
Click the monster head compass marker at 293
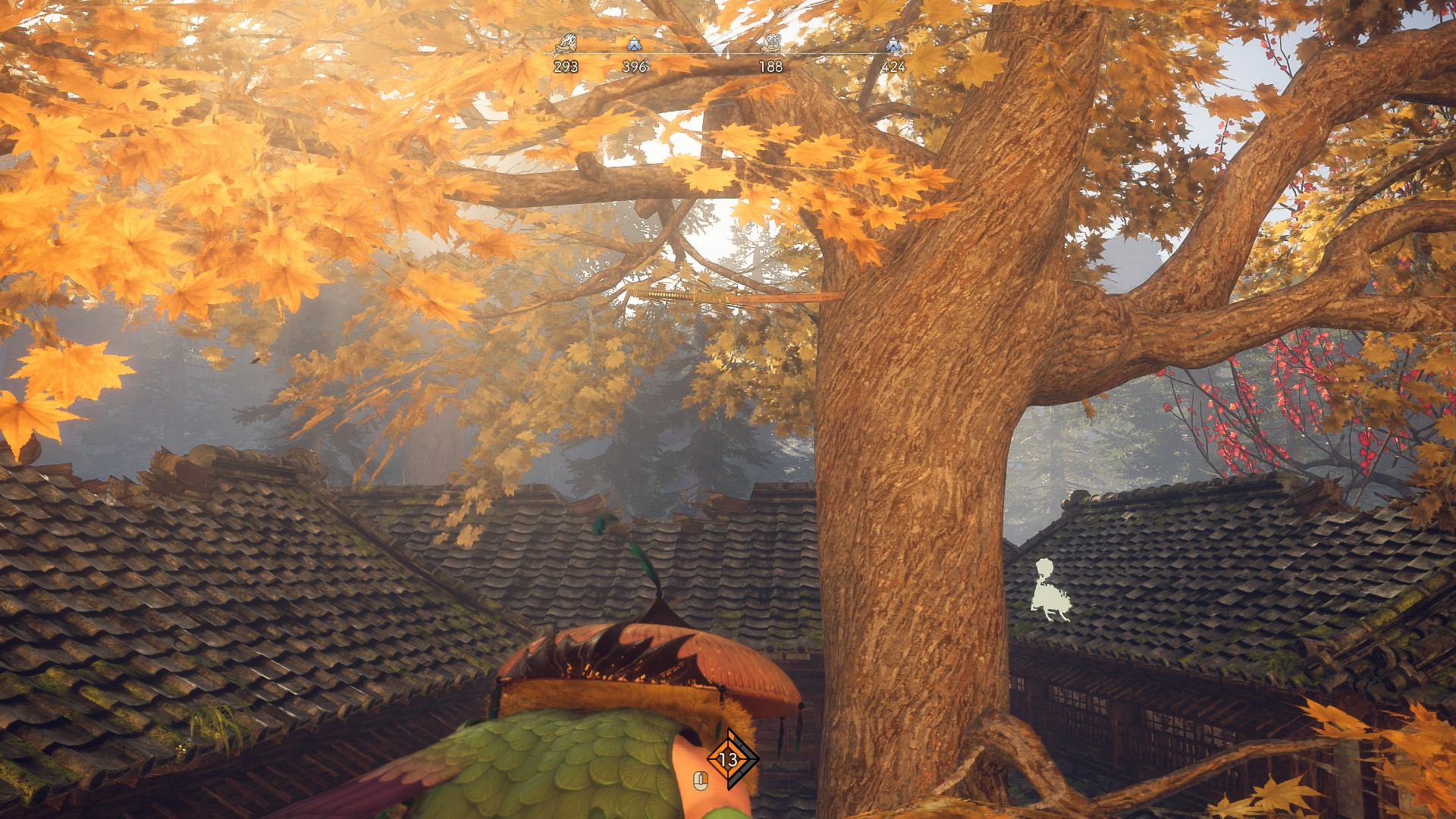point(566,45)
